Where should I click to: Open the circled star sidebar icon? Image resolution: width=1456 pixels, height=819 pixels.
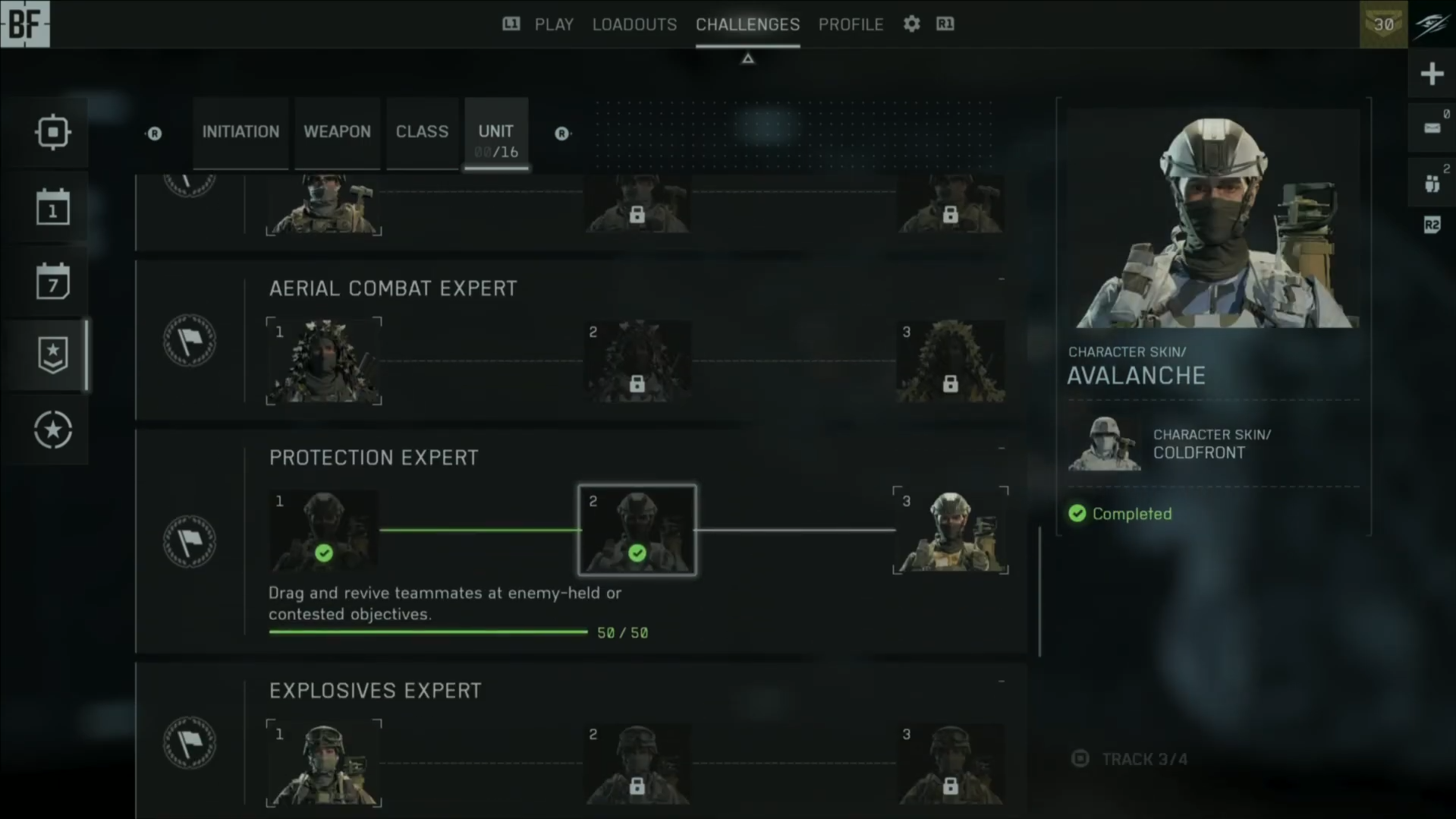52,430
